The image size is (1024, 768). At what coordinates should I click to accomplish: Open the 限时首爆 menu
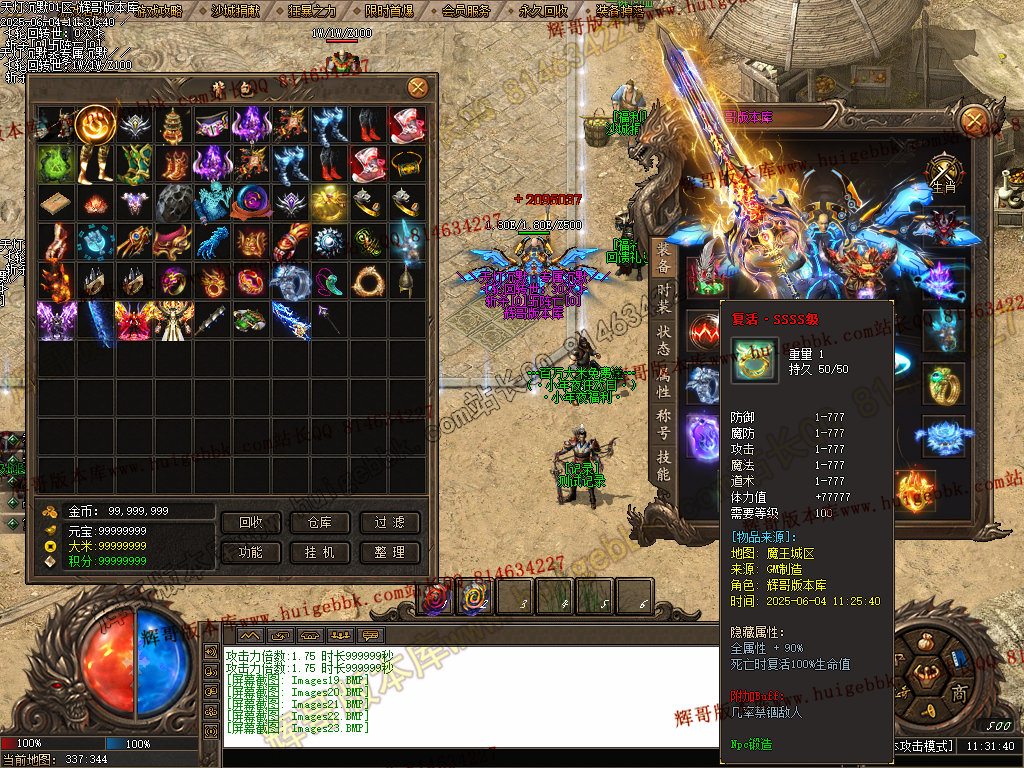[389, 11]
